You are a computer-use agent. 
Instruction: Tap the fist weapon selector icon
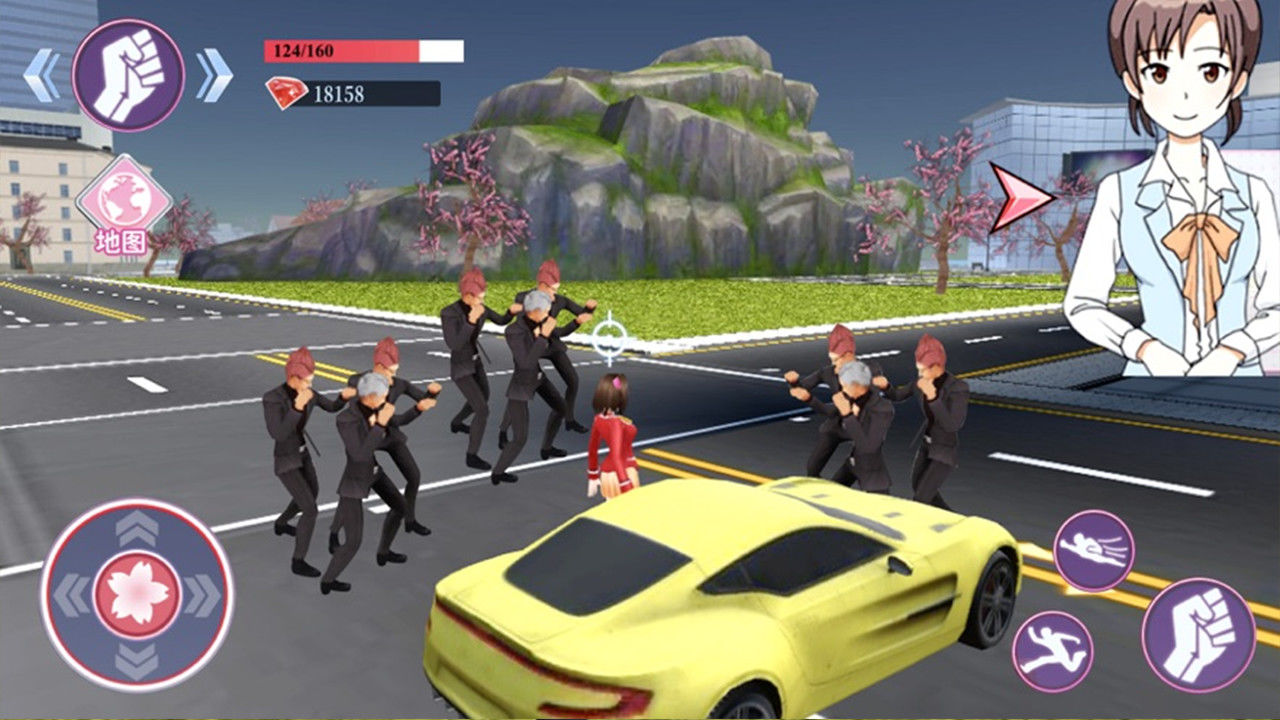(x=128, y=75)
